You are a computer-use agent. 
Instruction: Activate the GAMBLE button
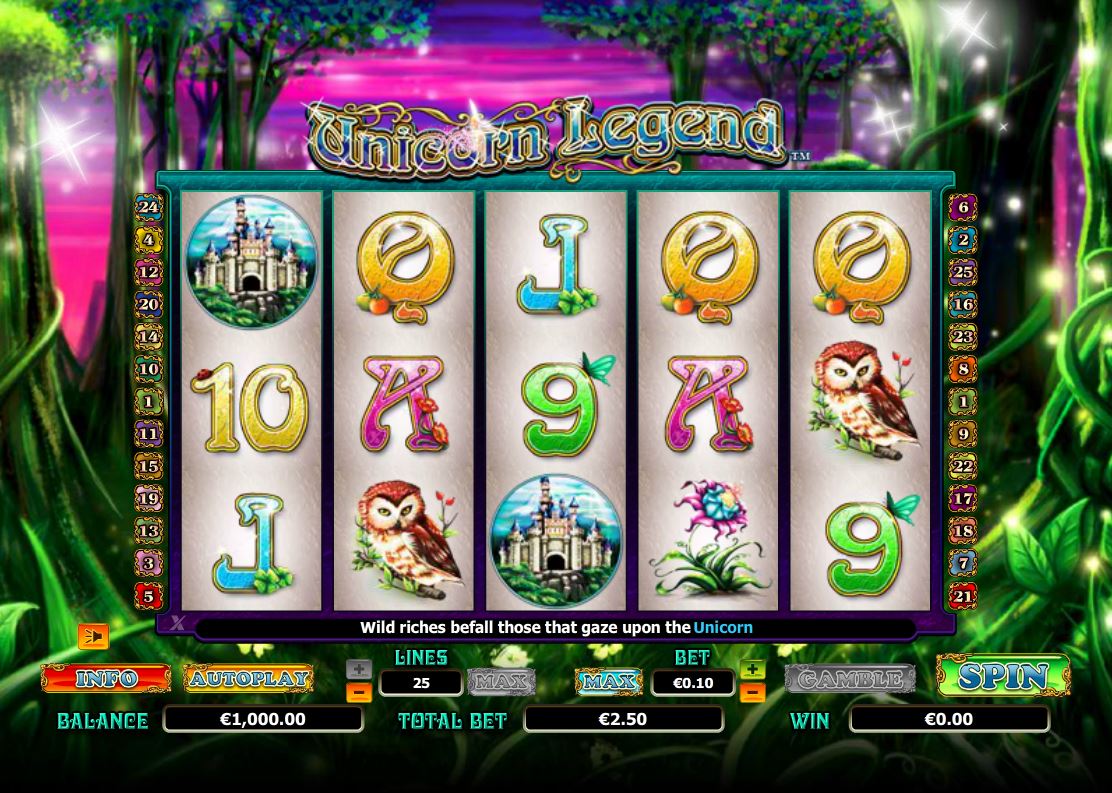(x=850, y=679)
